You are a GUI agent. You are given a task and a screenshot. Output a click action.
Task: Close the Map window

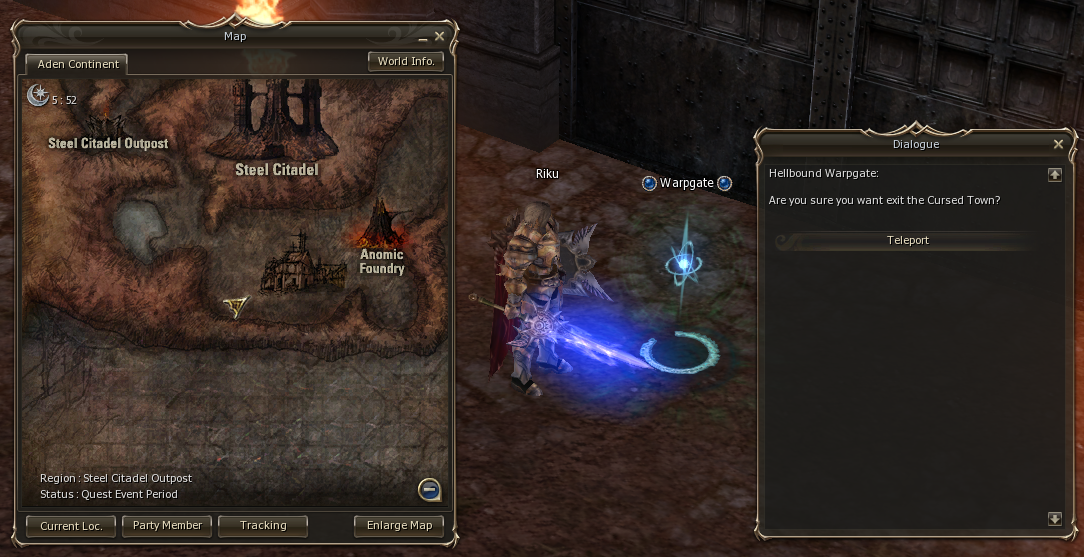[x=439, y=37]
